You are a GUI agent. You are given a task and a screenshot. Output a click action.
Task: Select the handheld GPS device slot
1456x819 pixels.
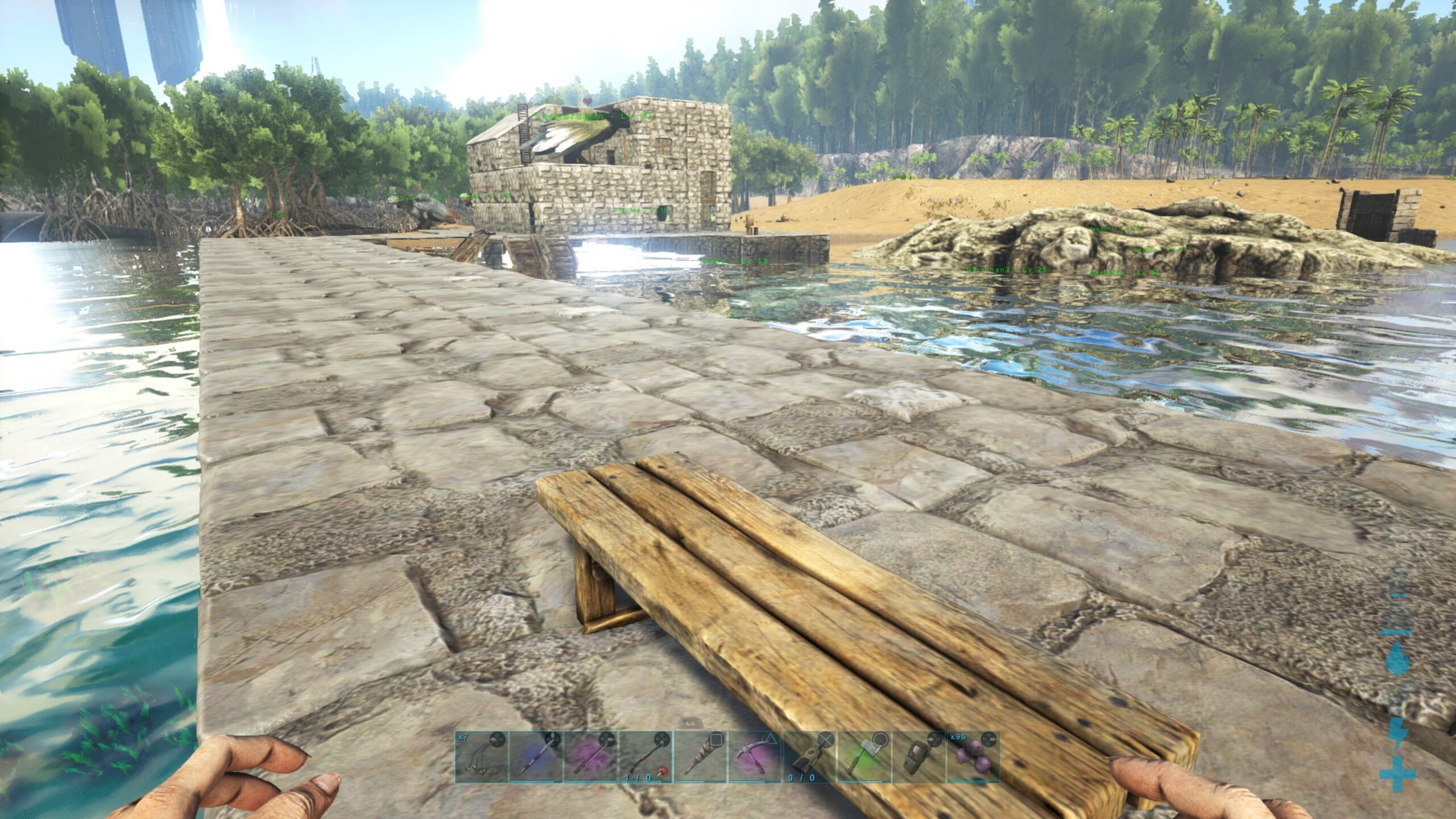[x=918, y=757]
